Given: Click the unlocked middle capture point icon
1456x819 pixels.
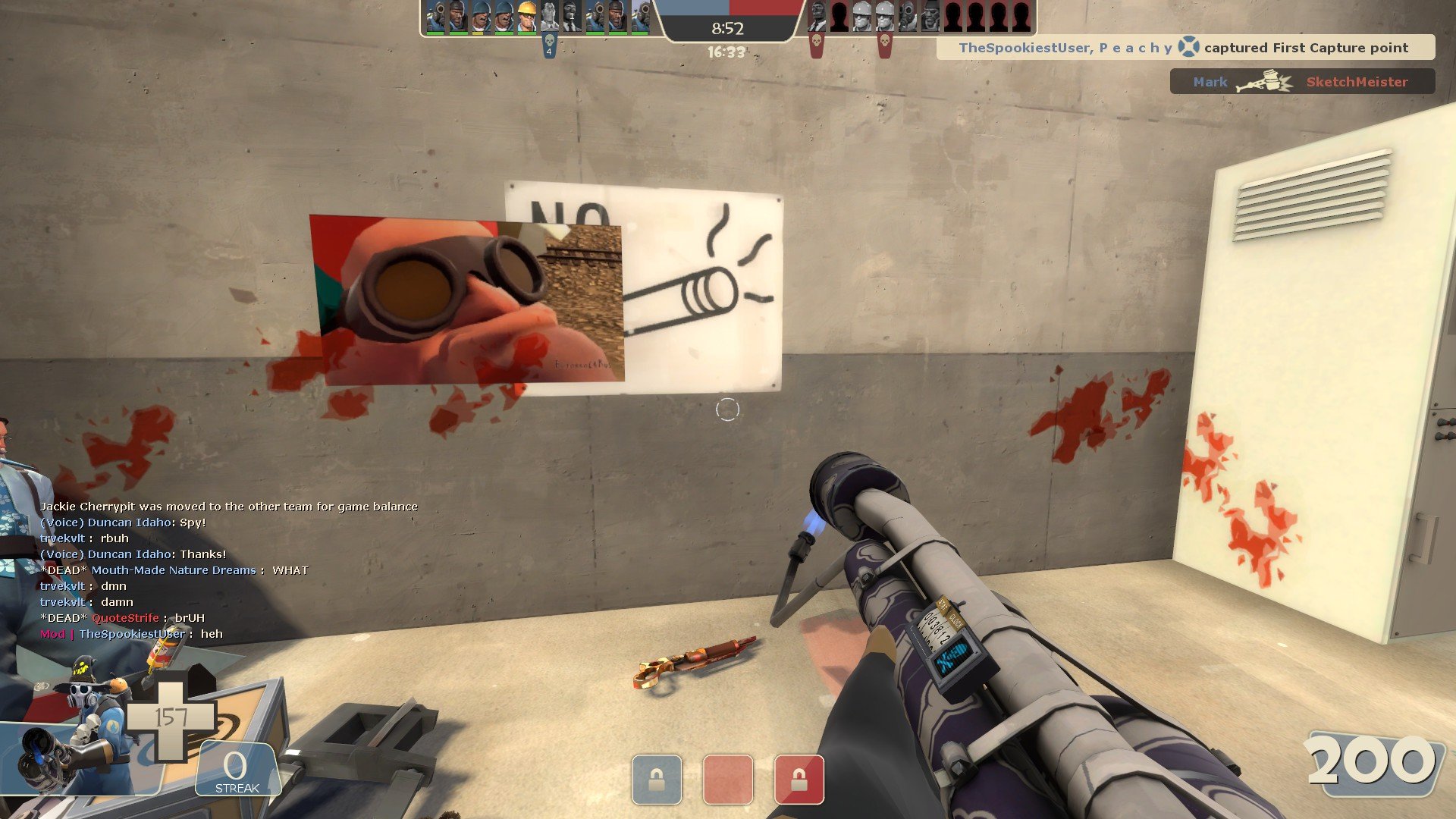Looking at the screenshot, I should pyautogui.click(x=728, y=780).
